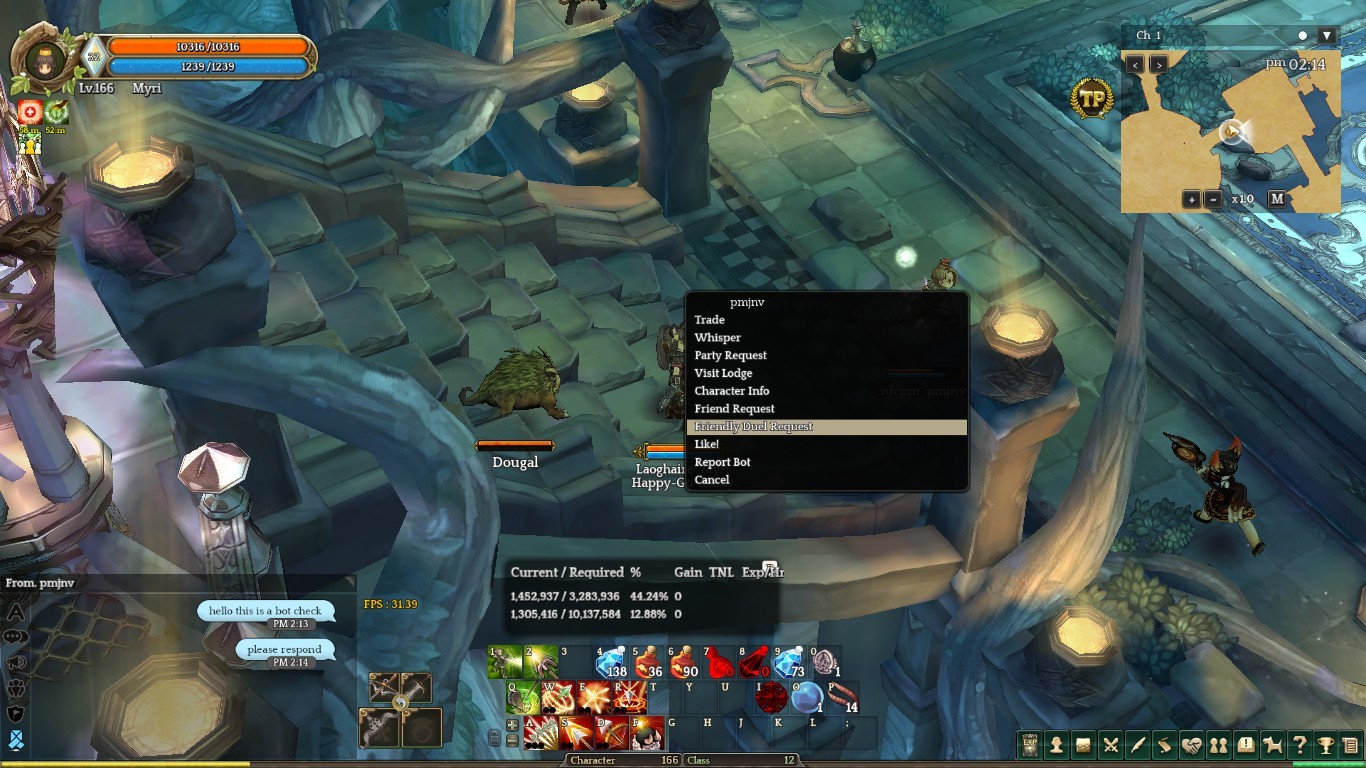Cancel the player context menu
Image resolution: width=1366 pixels, height=768 pixels.
pyautogui.click(x=712, y=480)
